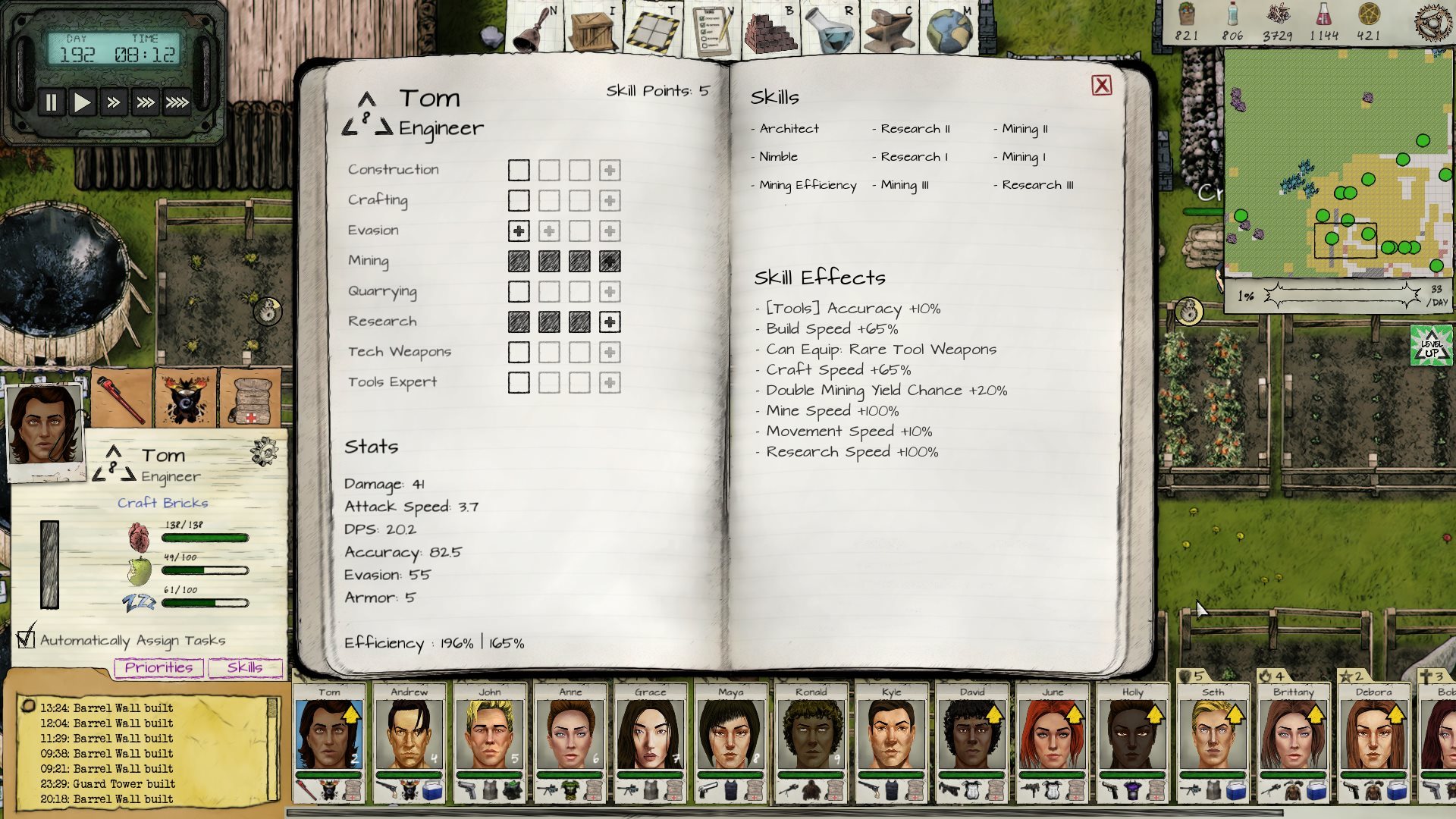Set the fastest game speed
Screen dimensions: 1456x819
(177, 102)
